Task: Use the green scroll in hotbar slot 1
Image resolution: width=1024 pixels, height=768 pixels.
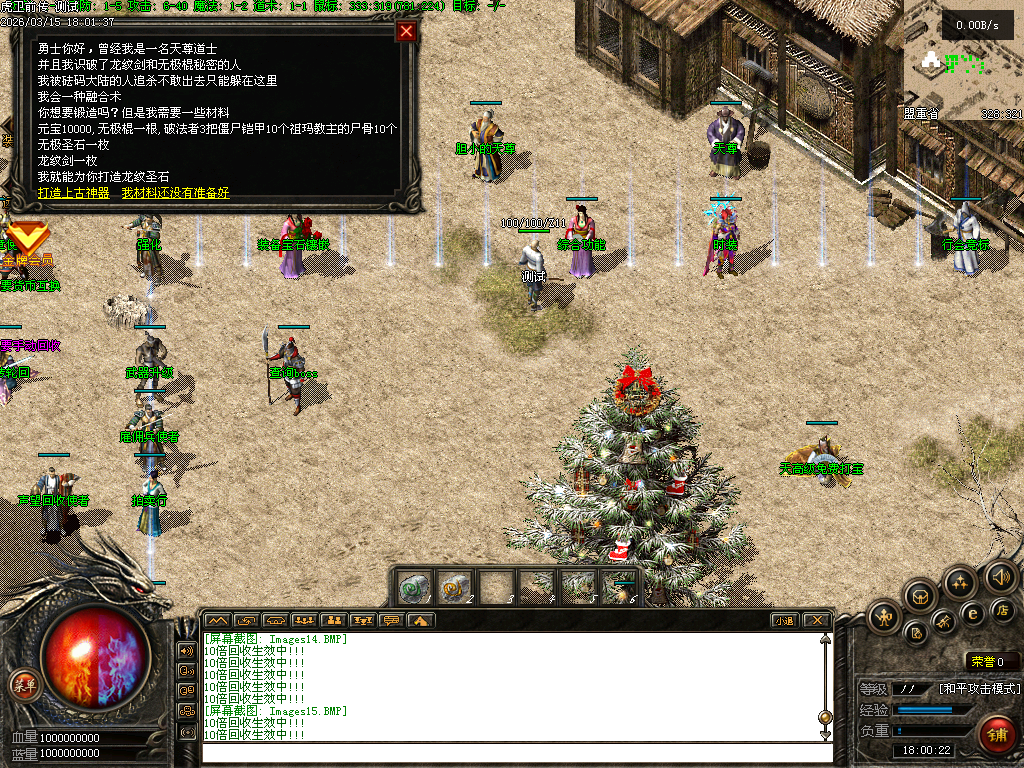Action: pyautogui.click(x=415, y=587)
